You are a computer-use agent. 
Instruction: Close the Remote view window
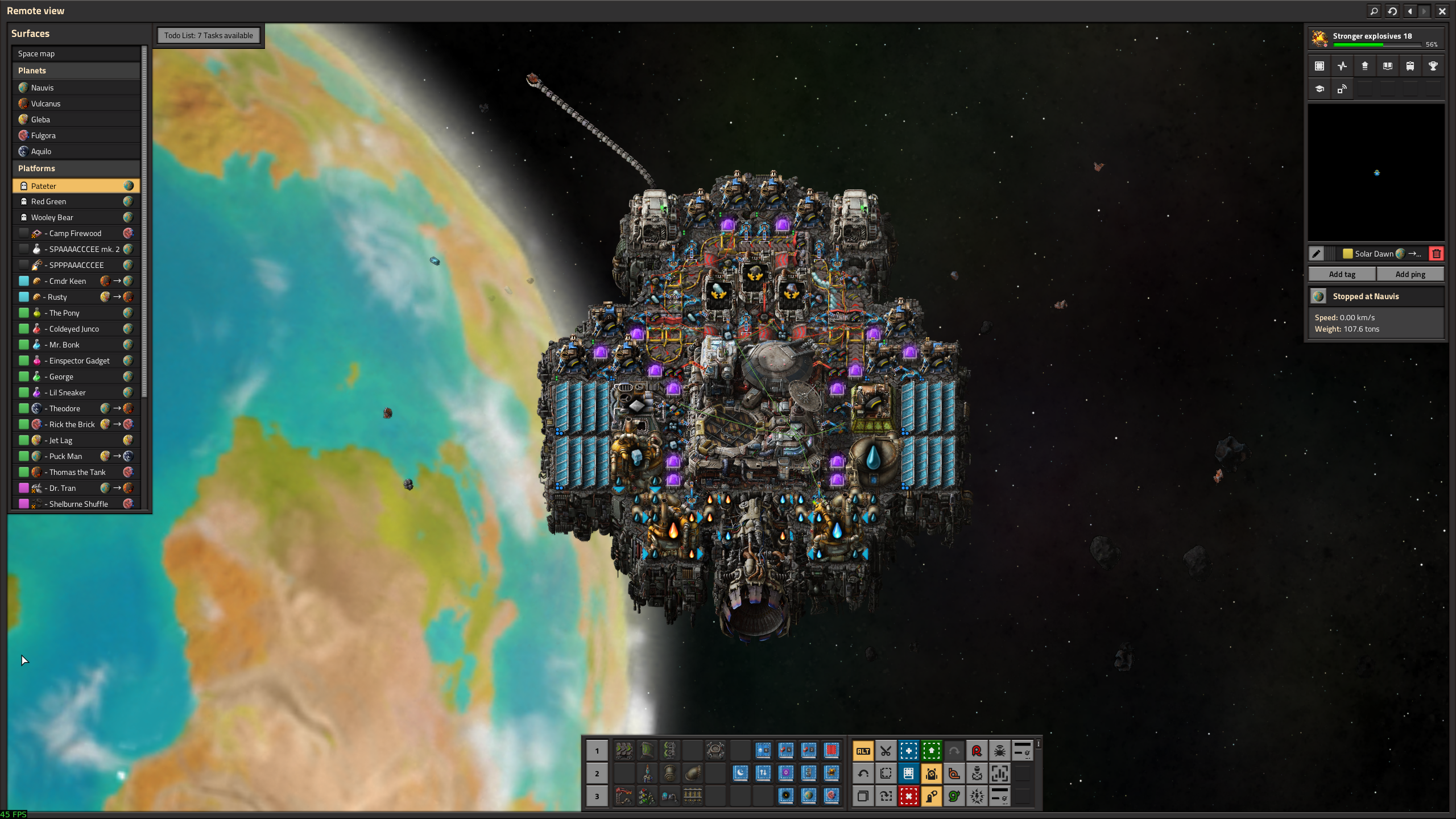(x=1442, y=11)
